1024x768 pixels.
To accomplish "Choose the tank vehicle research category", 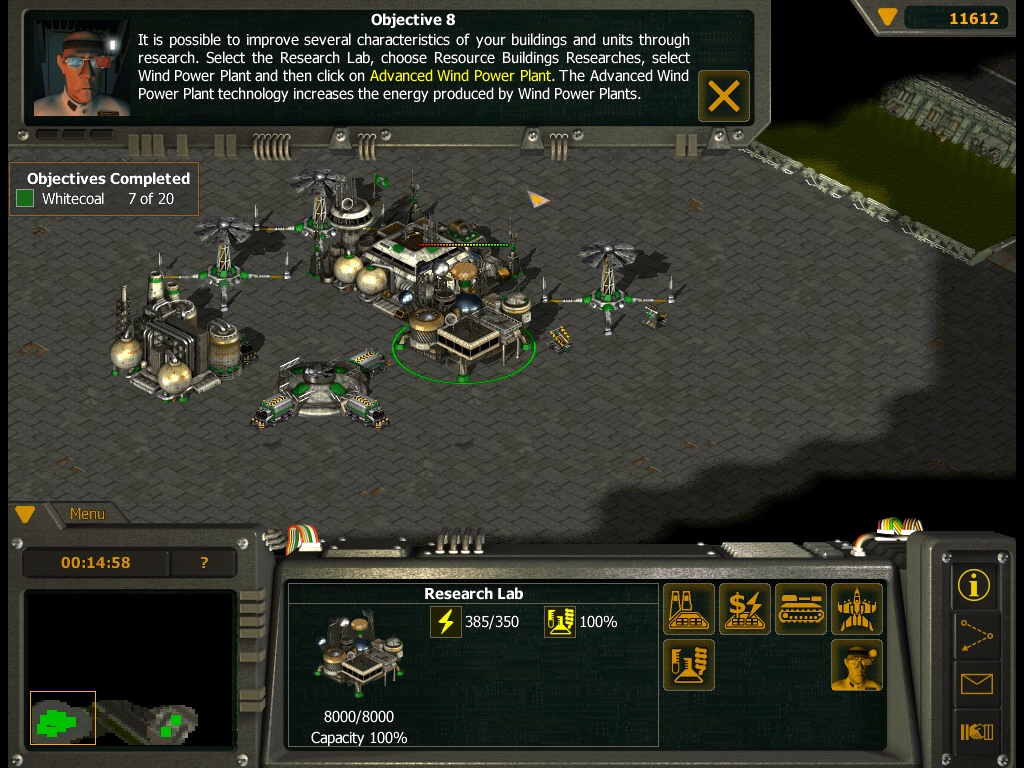I will 801,609.
